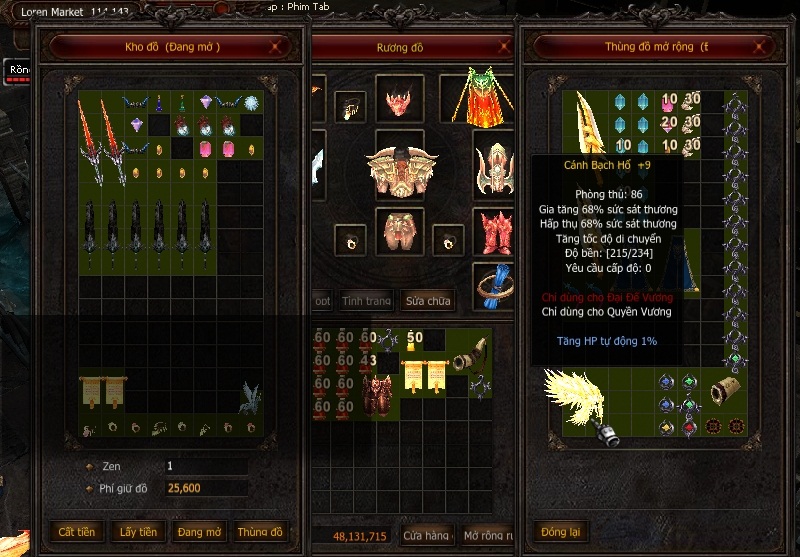Click the Mở rộng expand inventory button

485,536
